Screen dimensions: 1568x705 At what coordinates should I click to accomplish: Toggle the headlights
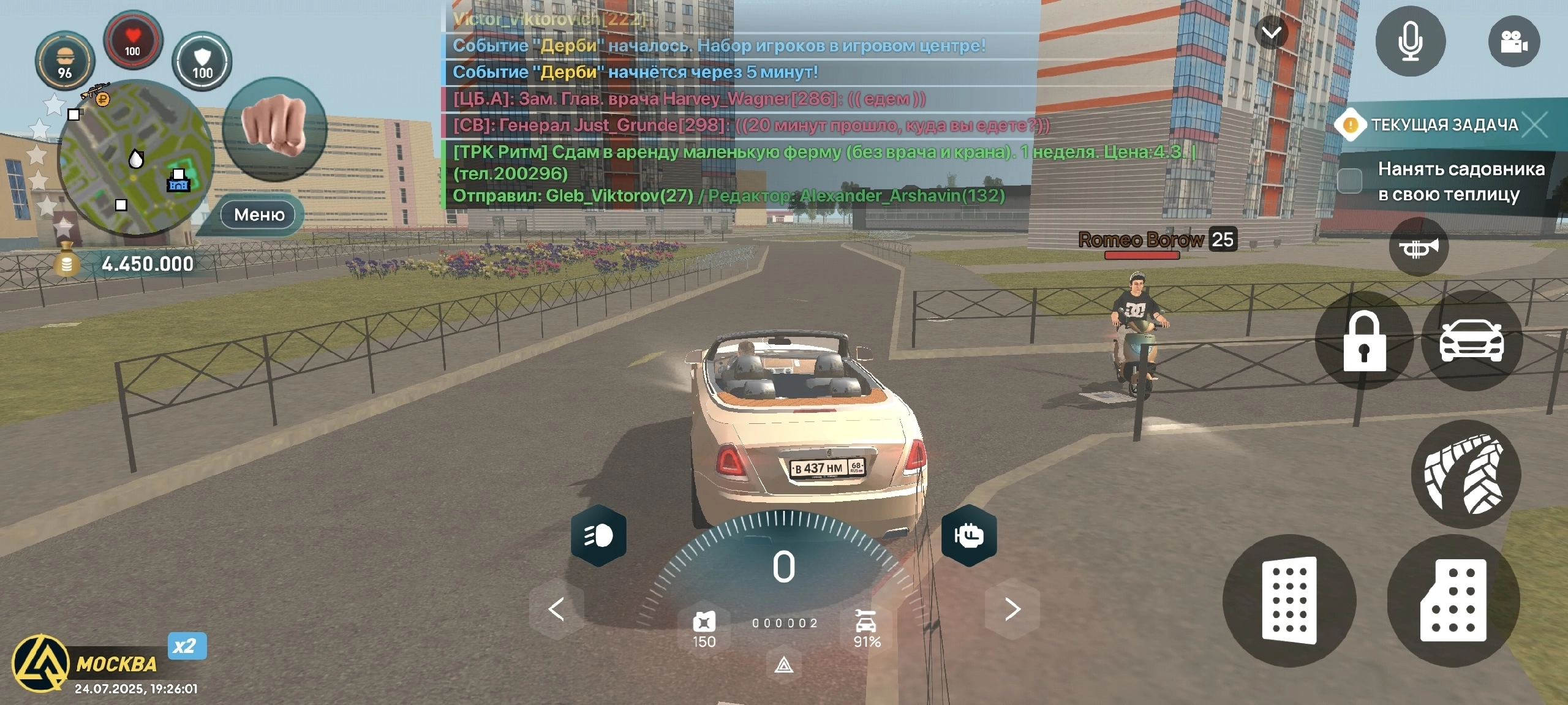coord(598,536)
